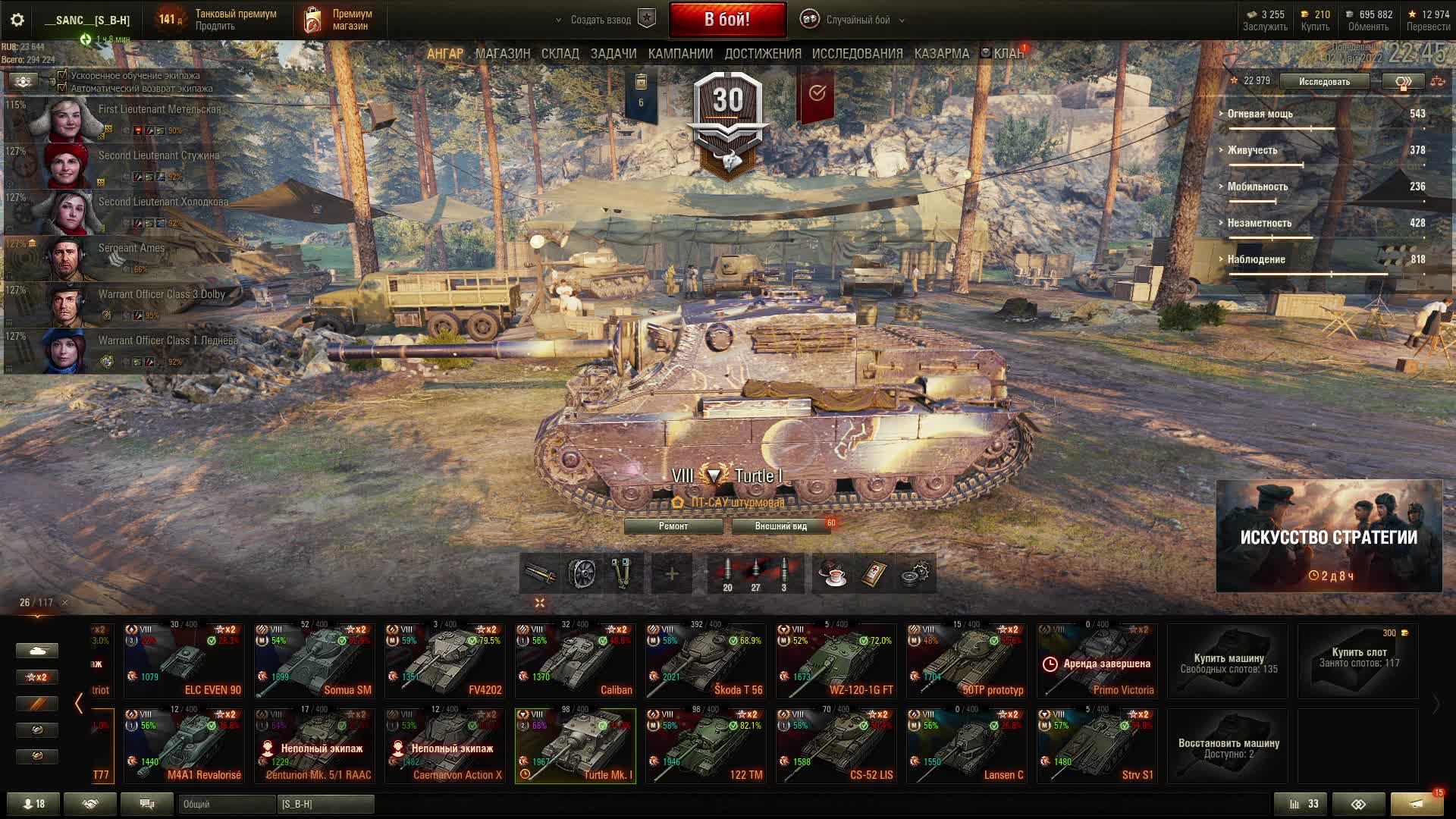Choose the ELC EVEN 90 in carousel
Viewport: 1456px width, 819px height.
coord(184,661)
